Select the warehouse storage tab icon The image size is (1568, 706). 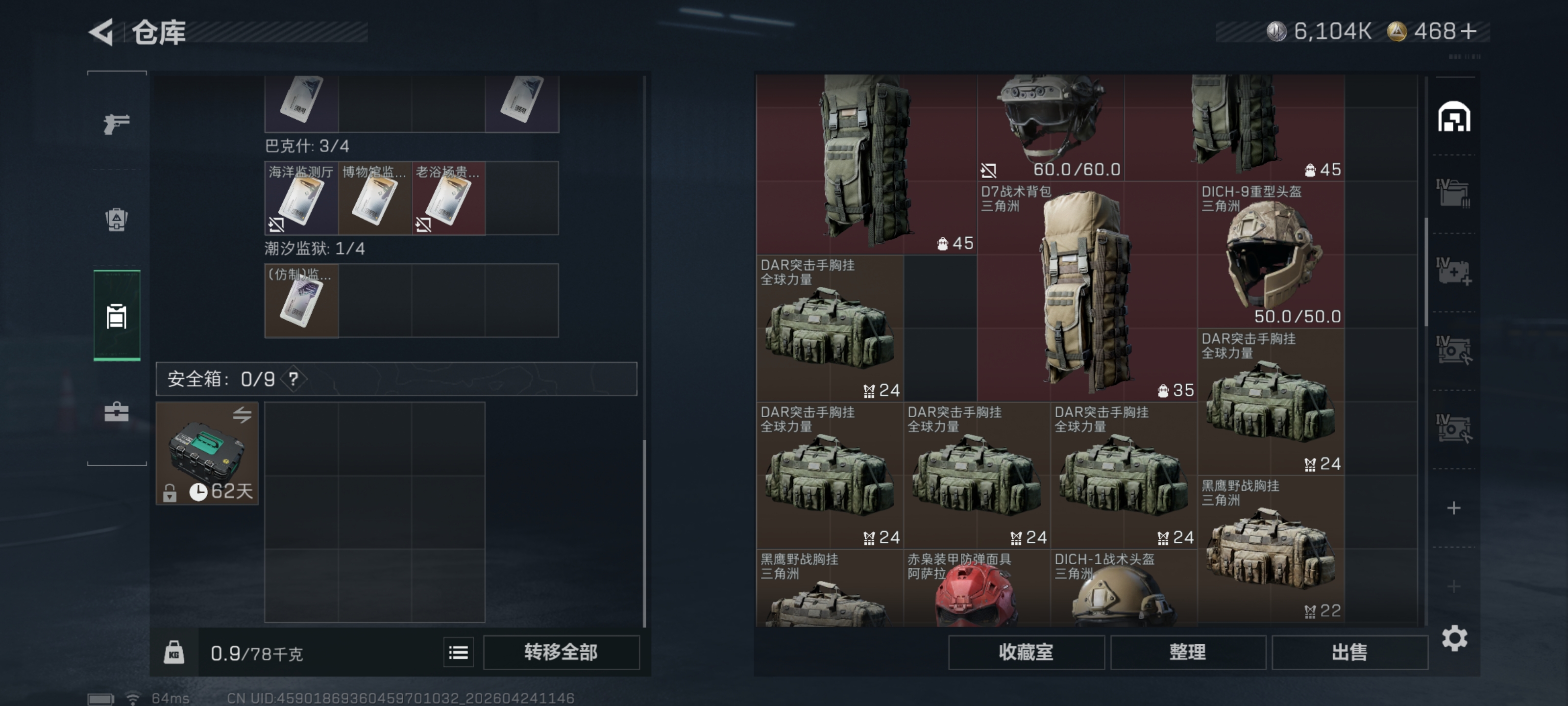[1455, 116]
